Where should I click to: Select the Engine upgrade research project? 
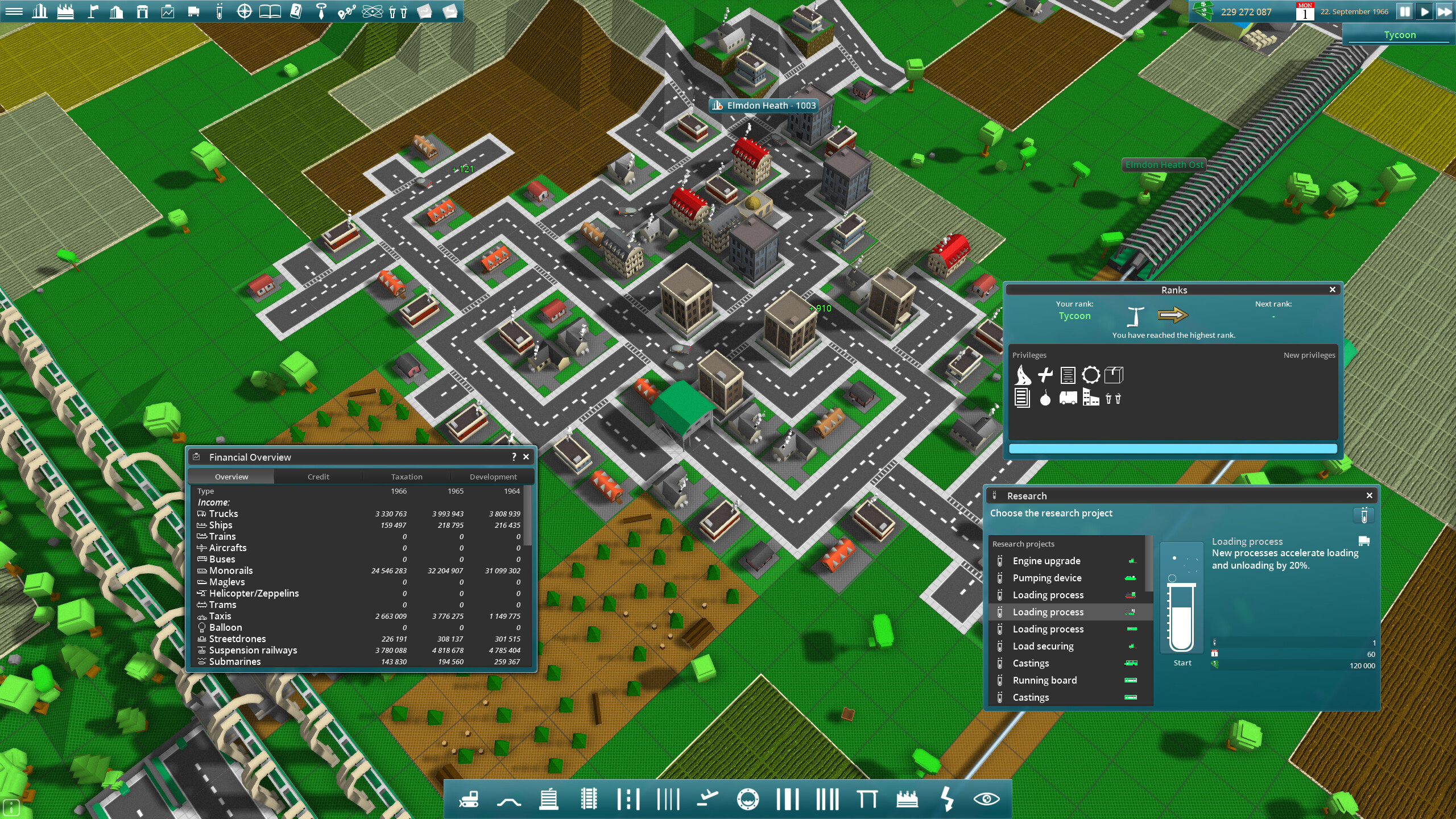point(1046,561)
